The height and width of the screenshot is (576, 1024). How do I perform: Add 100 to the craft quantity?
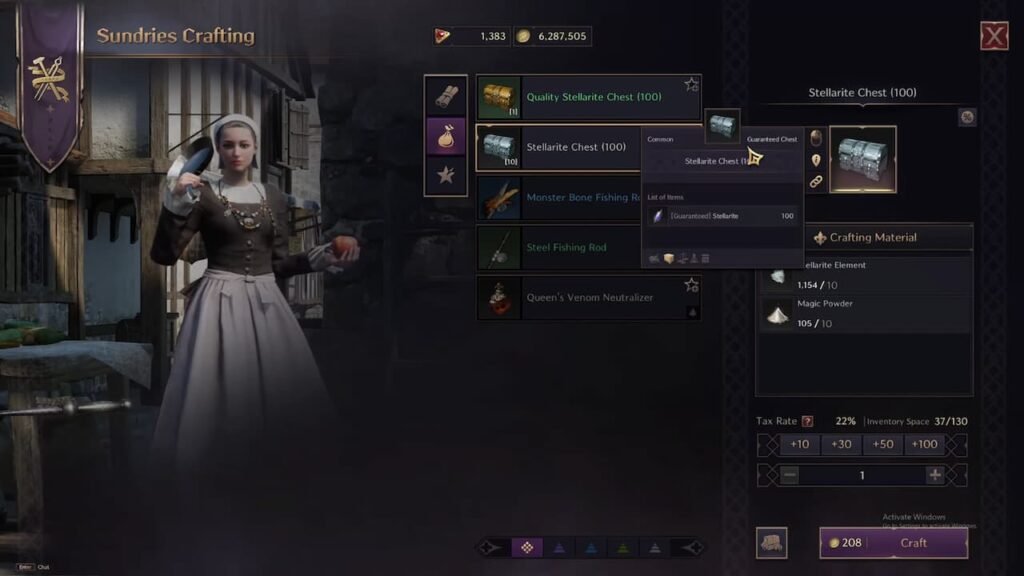click(x=925, y=445)
